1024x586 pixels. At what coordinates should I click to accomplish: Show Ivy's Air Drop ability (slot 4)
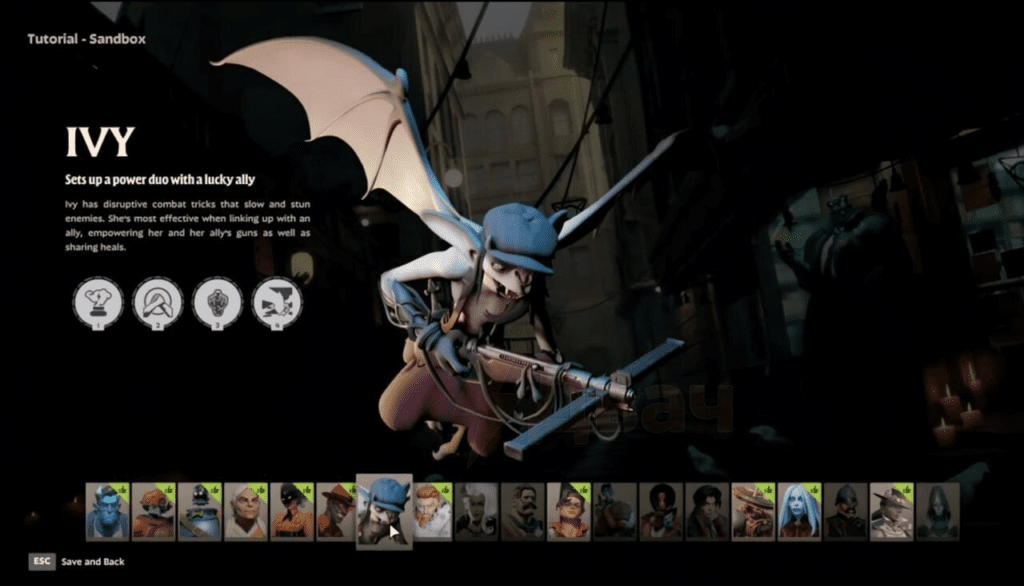277,302
